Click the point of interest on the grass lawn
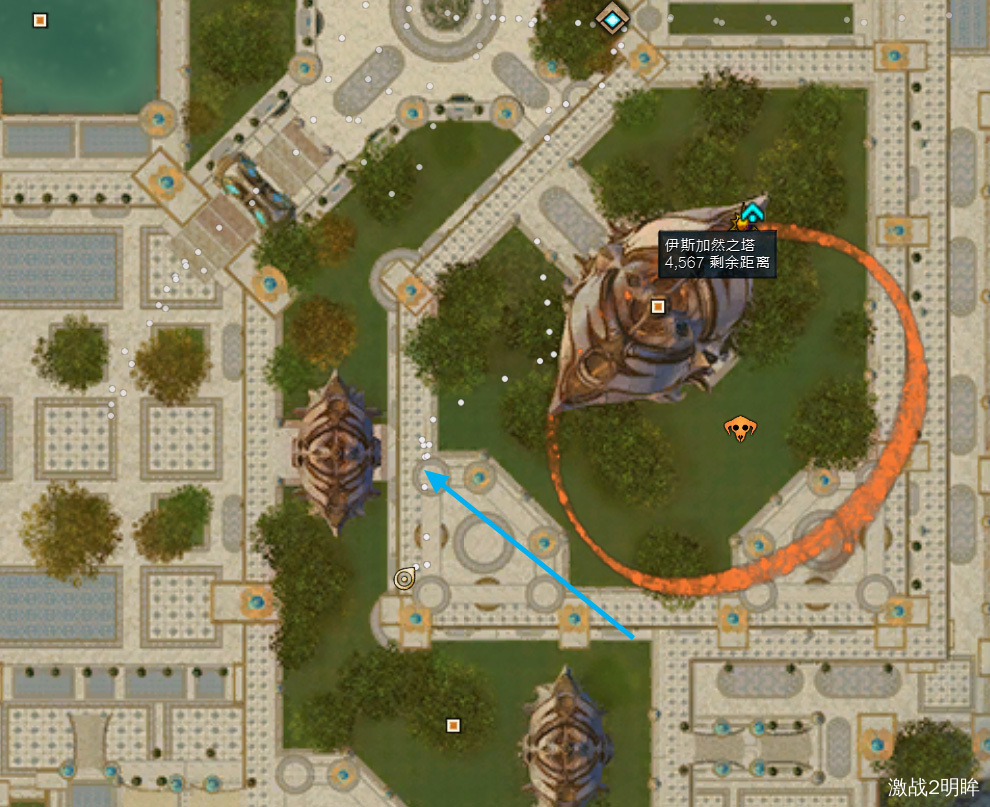Image resolution: width=990 pixels, height=807 pixels. (x=453, y=725)
